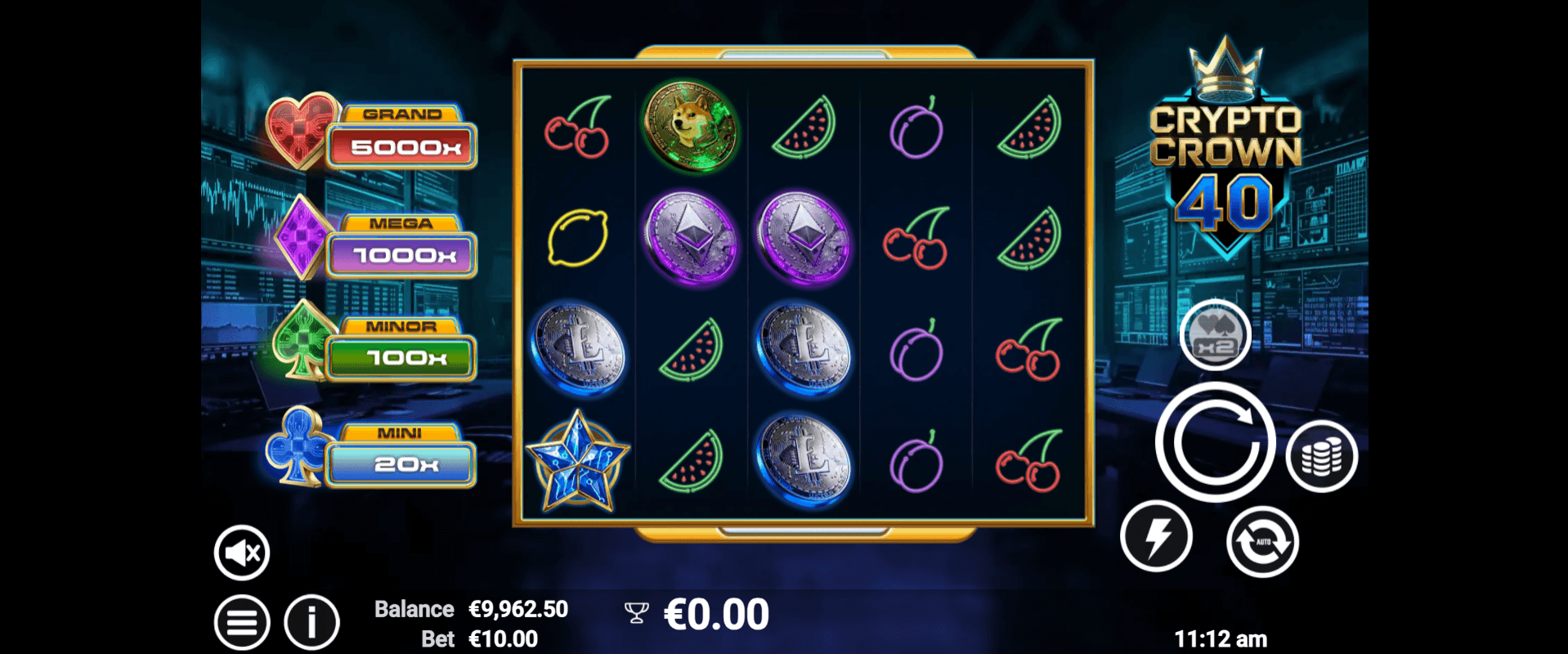Screen dimensions: 1568x654
Task: Open the game settings menu
Action: tap(241, 621)
